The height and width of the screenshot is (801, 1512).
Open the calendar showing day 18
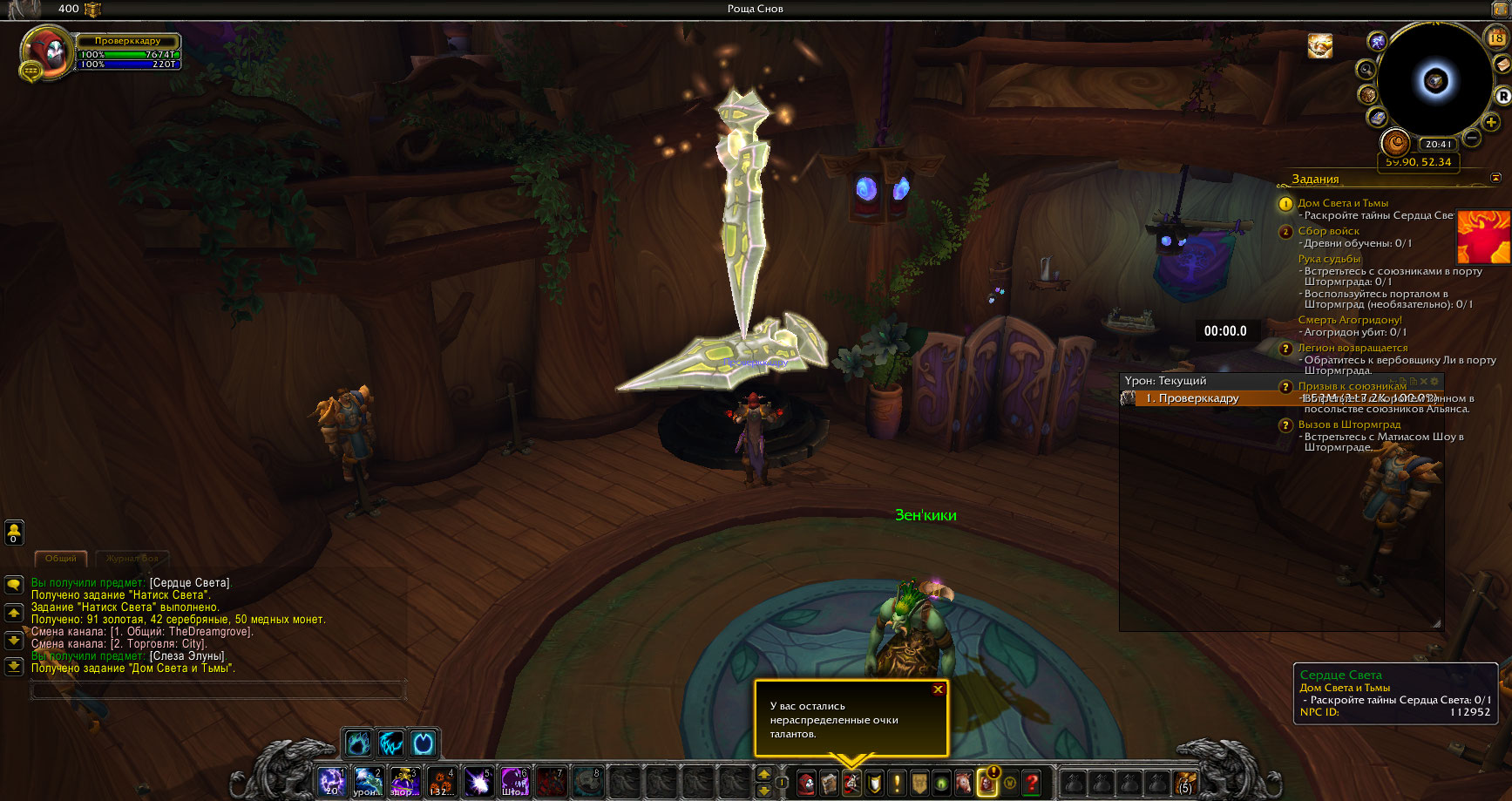[x=1496, y=37]
